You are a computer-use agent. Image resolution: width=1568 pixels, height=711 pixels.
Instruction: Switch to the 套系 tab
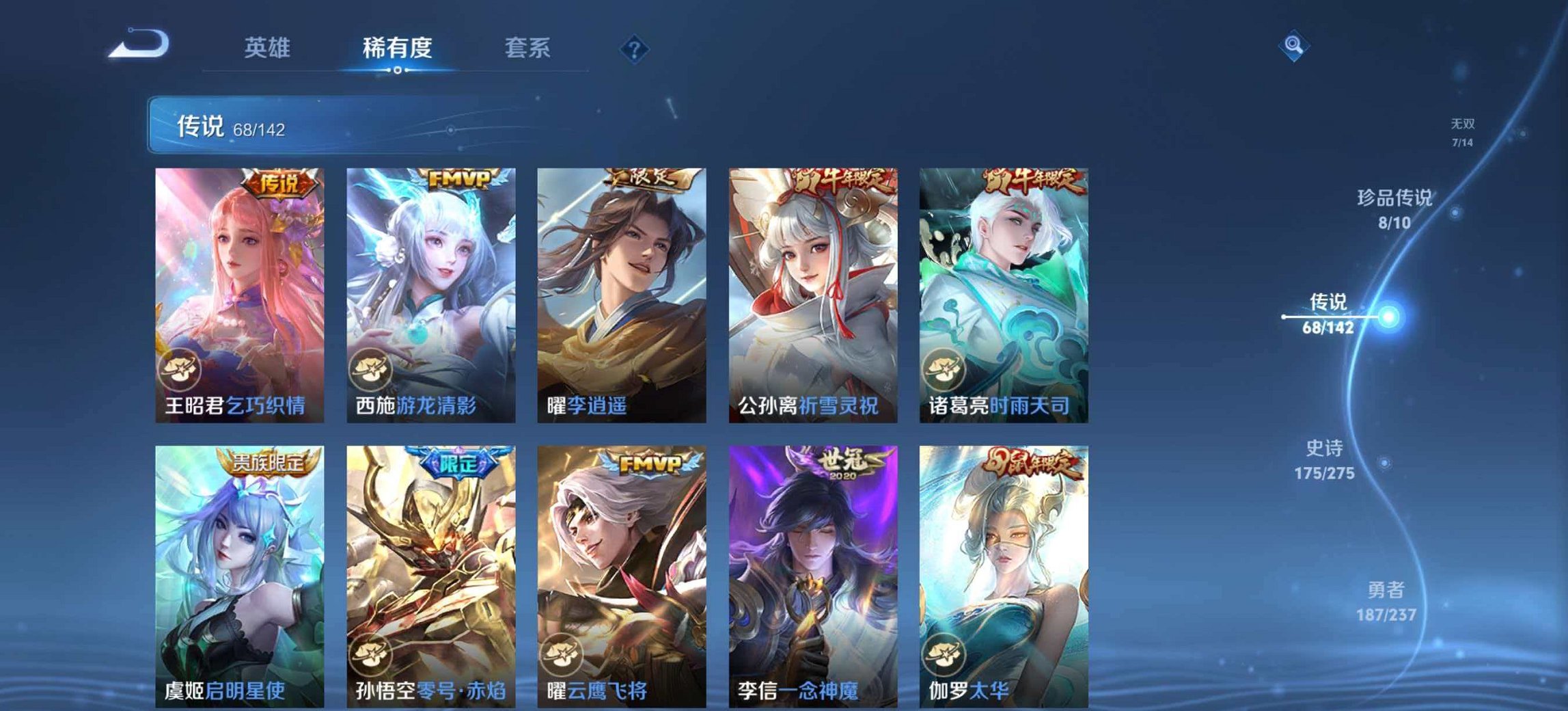click(x=528, y=48)
